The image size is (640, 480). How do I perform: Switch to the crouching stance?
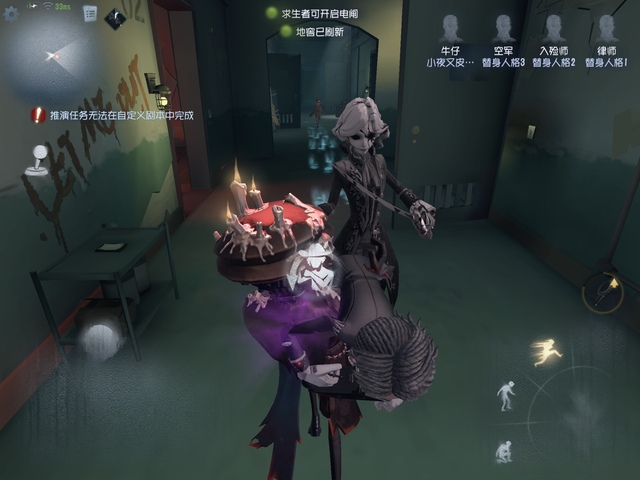pos(503,450)
